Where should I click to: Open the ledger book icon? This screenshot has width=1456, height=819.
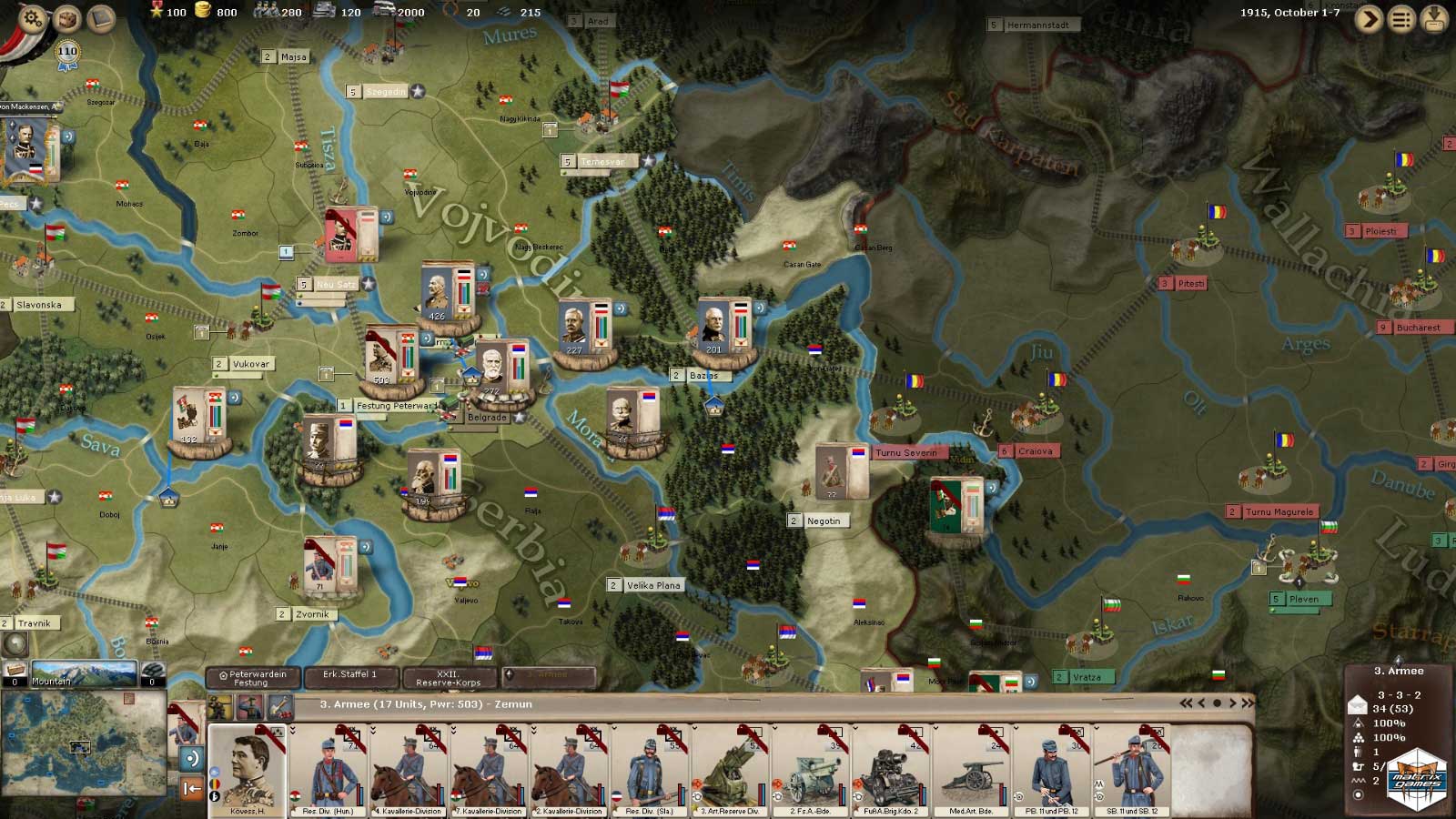click(101, 19)
